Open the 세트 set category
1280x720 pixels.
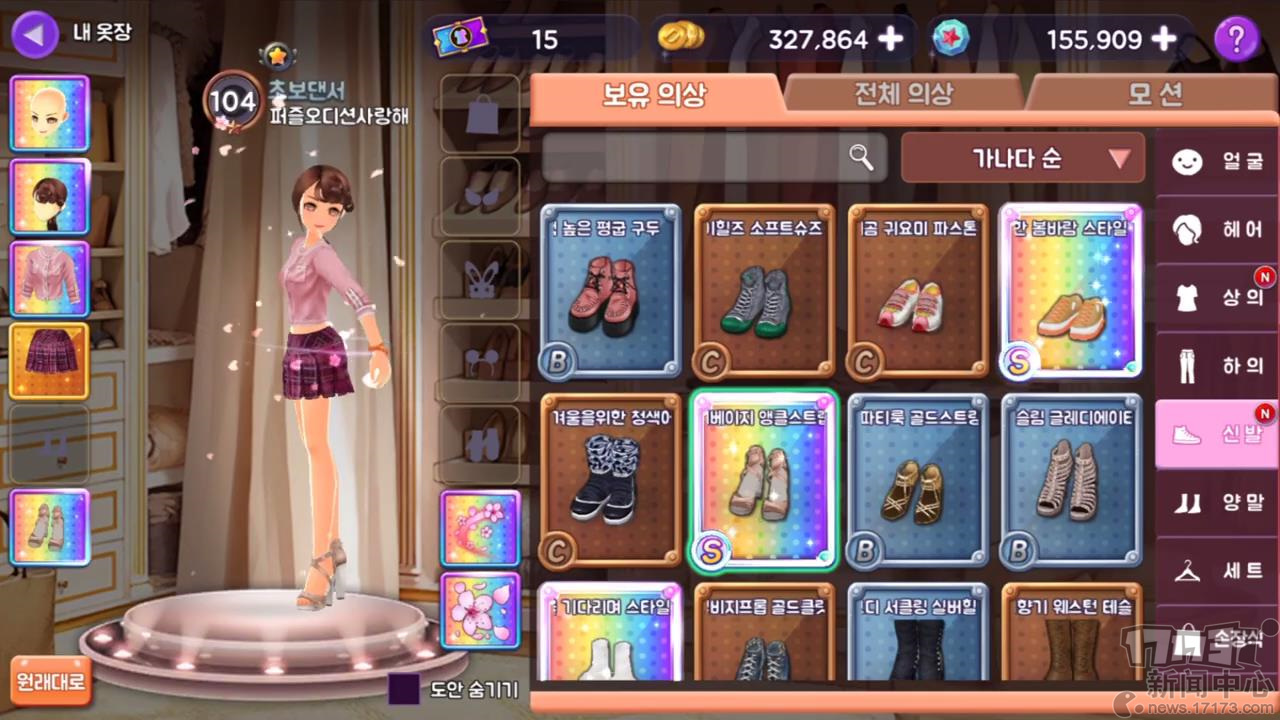1216,570
